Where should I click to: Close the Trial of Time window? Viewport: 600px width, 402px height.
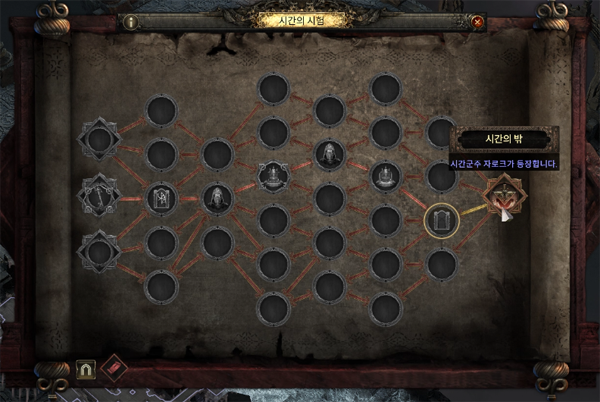[477, 21]
